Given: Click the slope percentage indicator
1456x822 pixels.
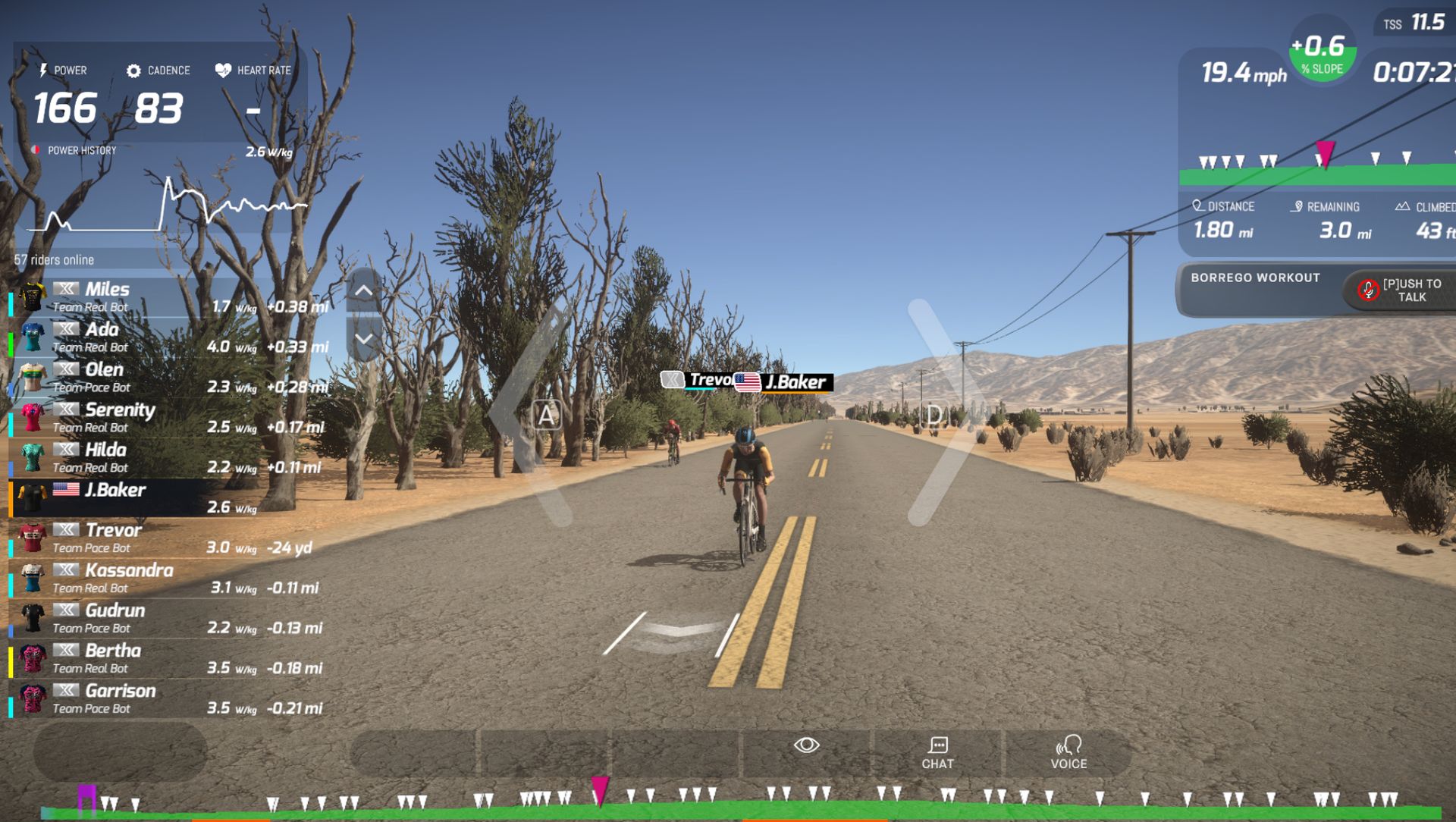Looking at the screenshot, I should tap(1320, 53).
